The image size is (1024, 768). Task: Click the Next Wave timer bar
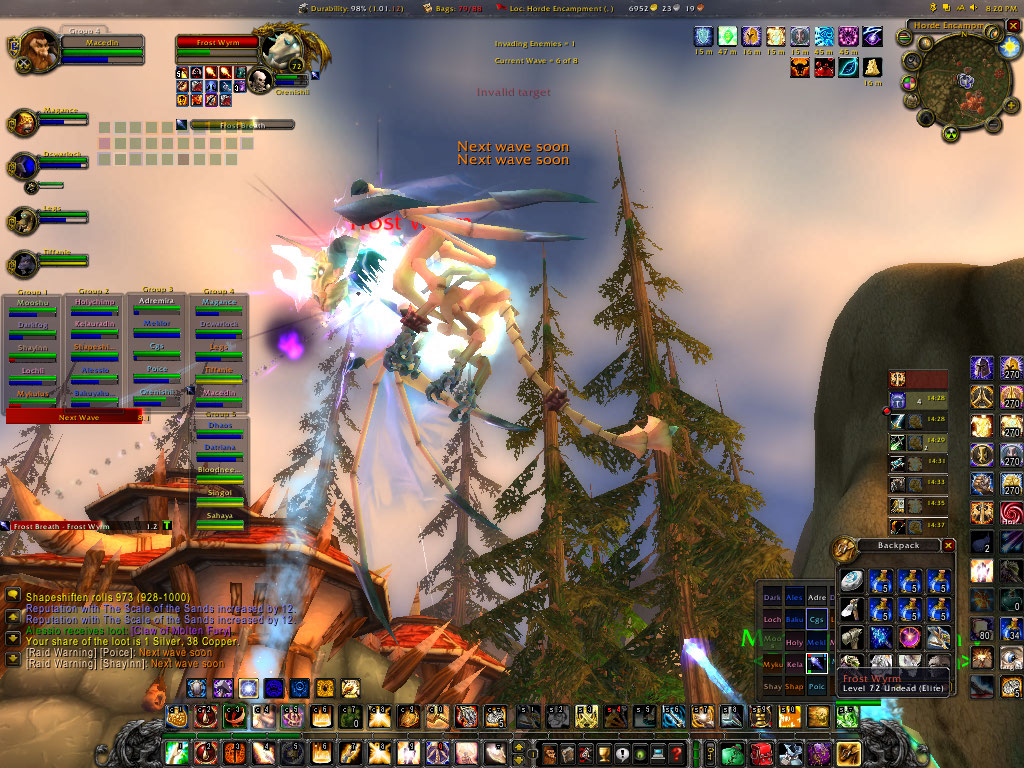click(x=73, y=417)
